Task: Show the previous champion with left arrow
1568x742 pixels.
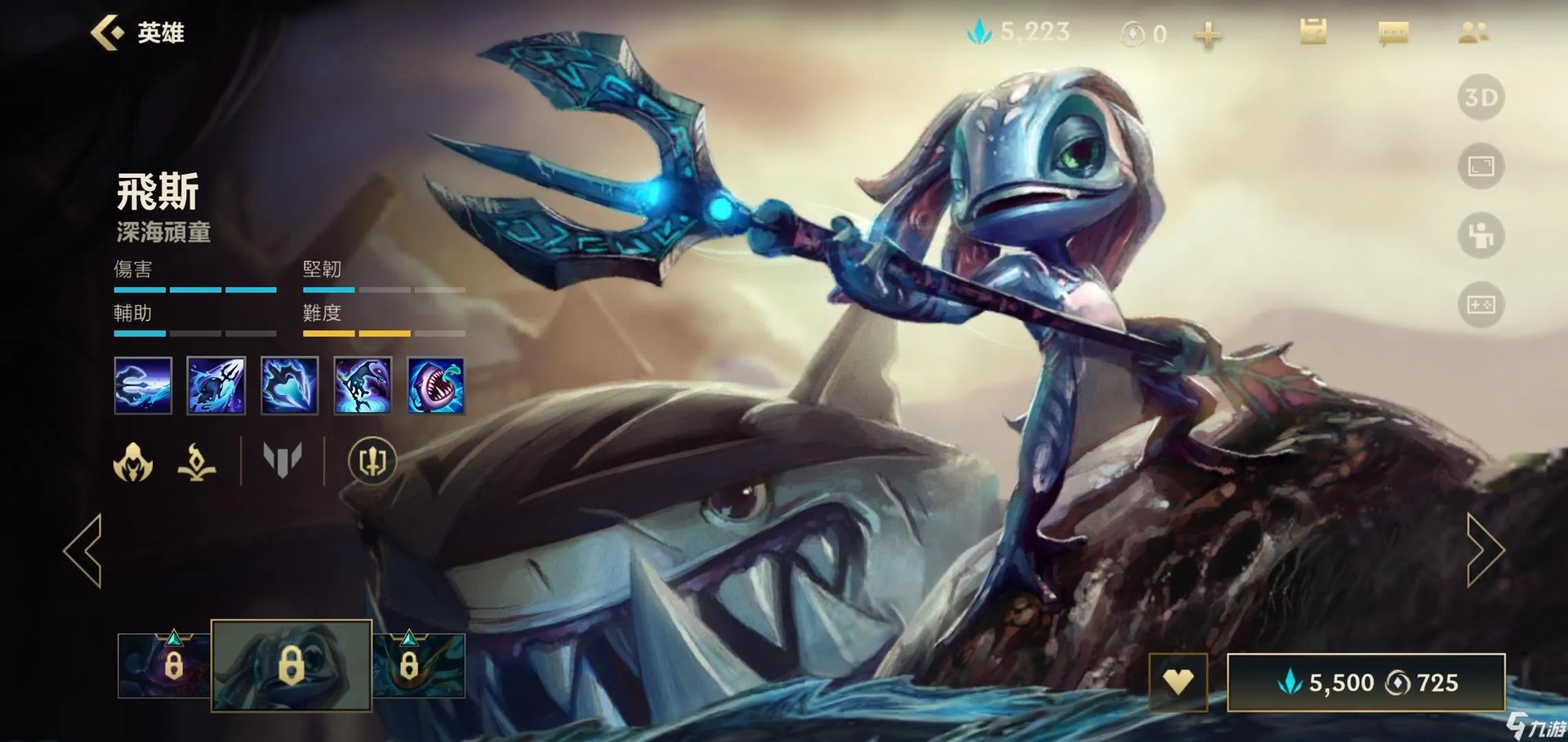Action: click(83, 550)
